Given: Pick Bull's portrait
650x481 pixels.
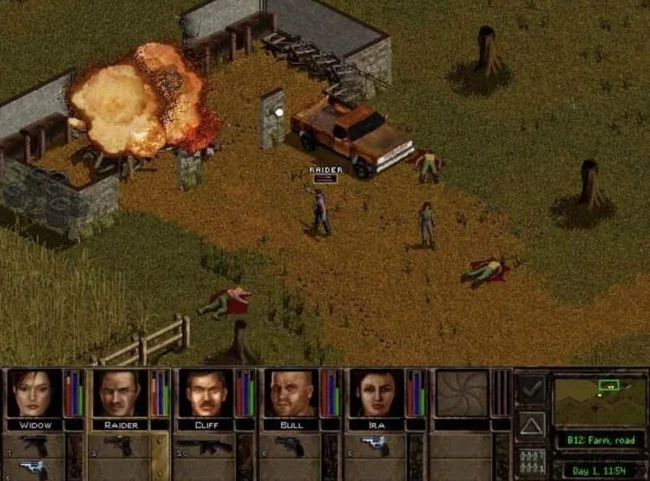Looking at the screenshot, I should click(x=290, y=393).
